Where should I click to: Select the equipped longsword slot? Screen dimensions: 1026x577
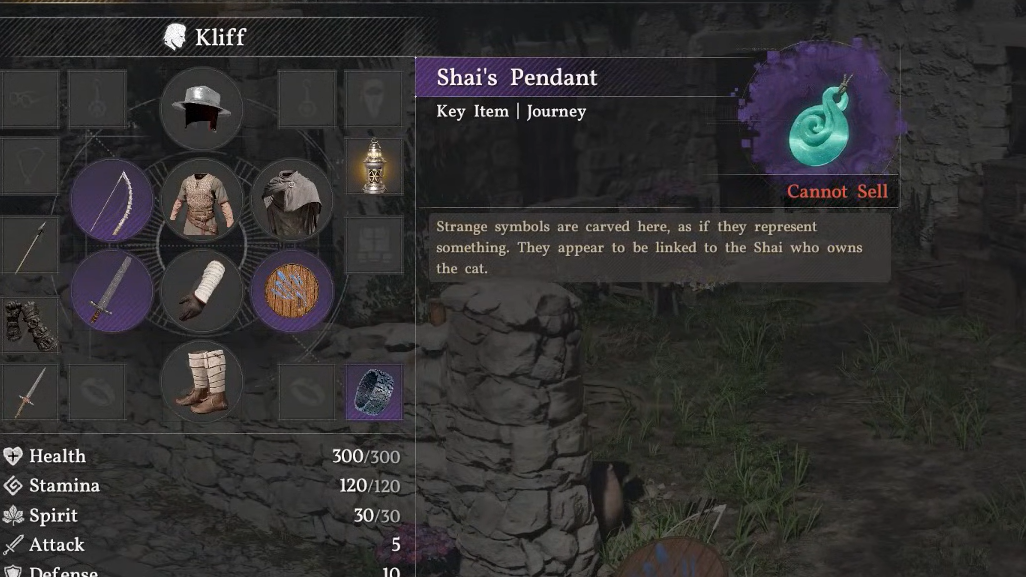tap(112, 290)
